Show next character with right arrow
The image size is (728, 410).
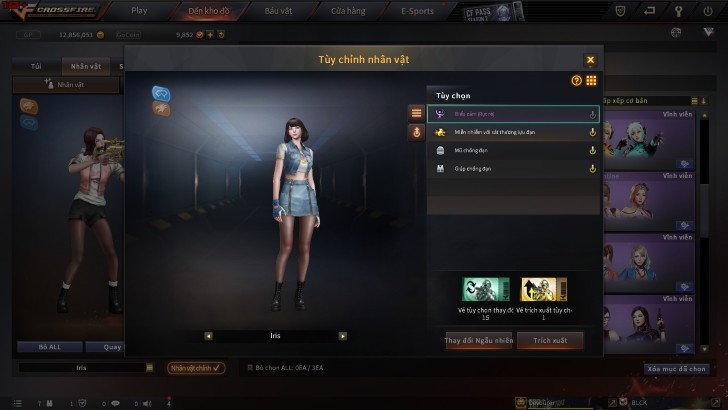pos(342,336)
